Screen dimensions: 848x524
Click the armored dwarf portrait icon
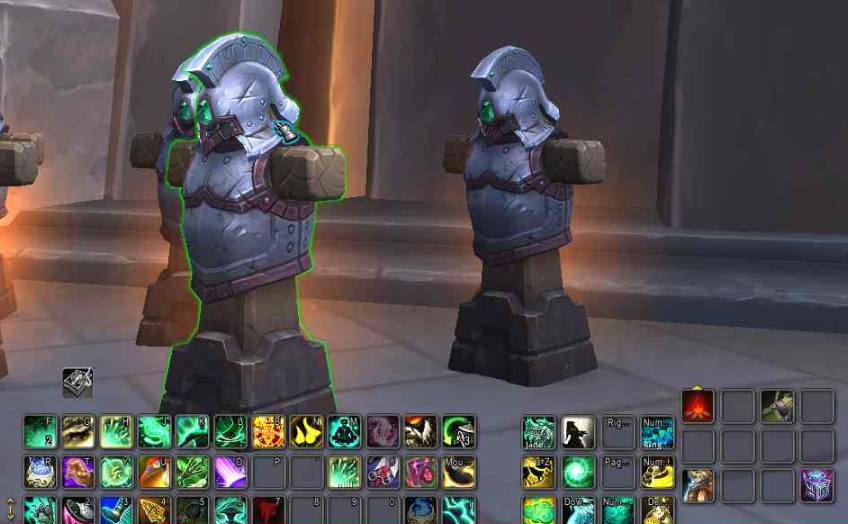[x=697, y=486]
